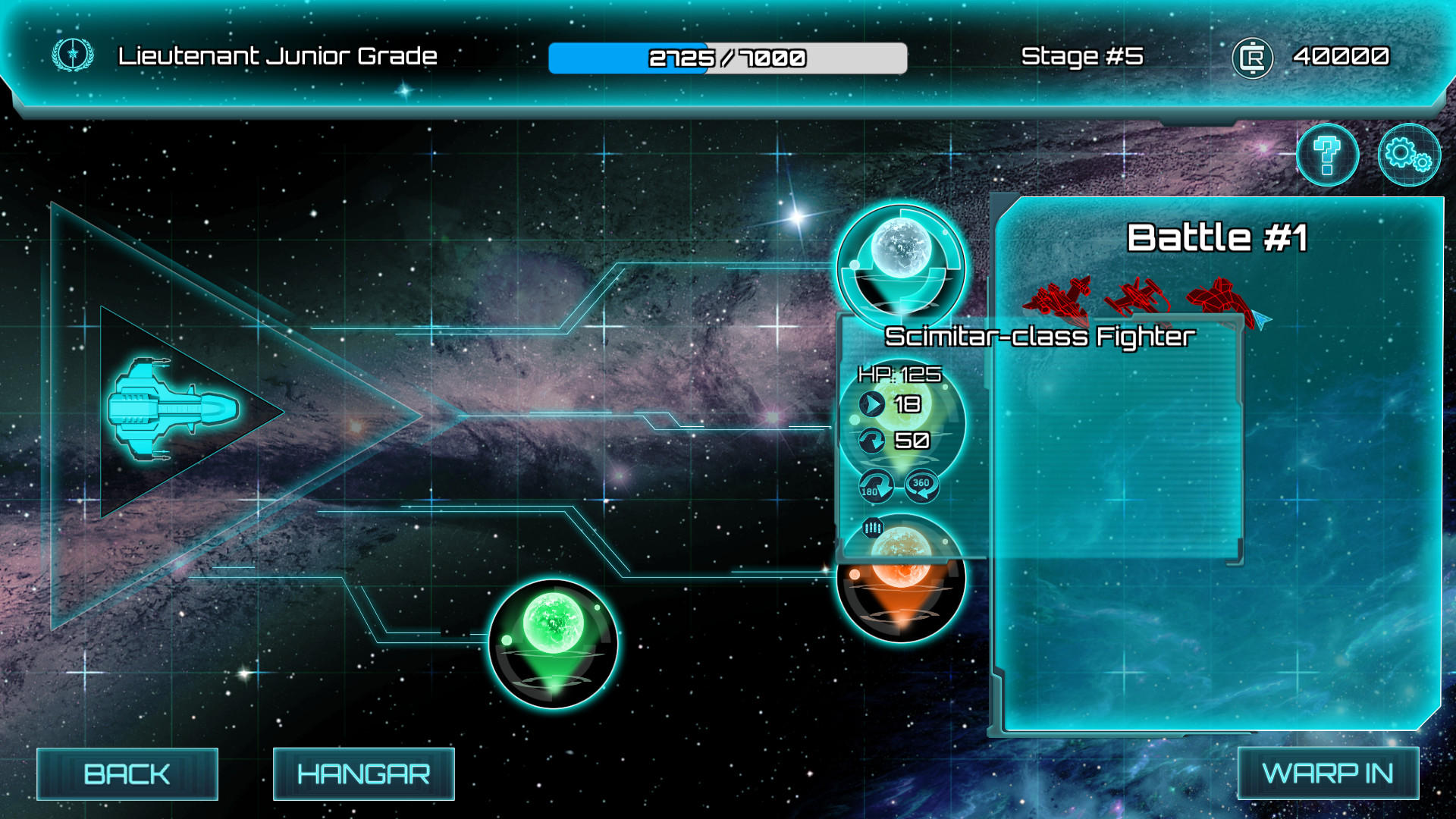This screenshot has height=819, width=1456.
Task: Open the HANGAR menu
Action: click(x=363, y=773)
